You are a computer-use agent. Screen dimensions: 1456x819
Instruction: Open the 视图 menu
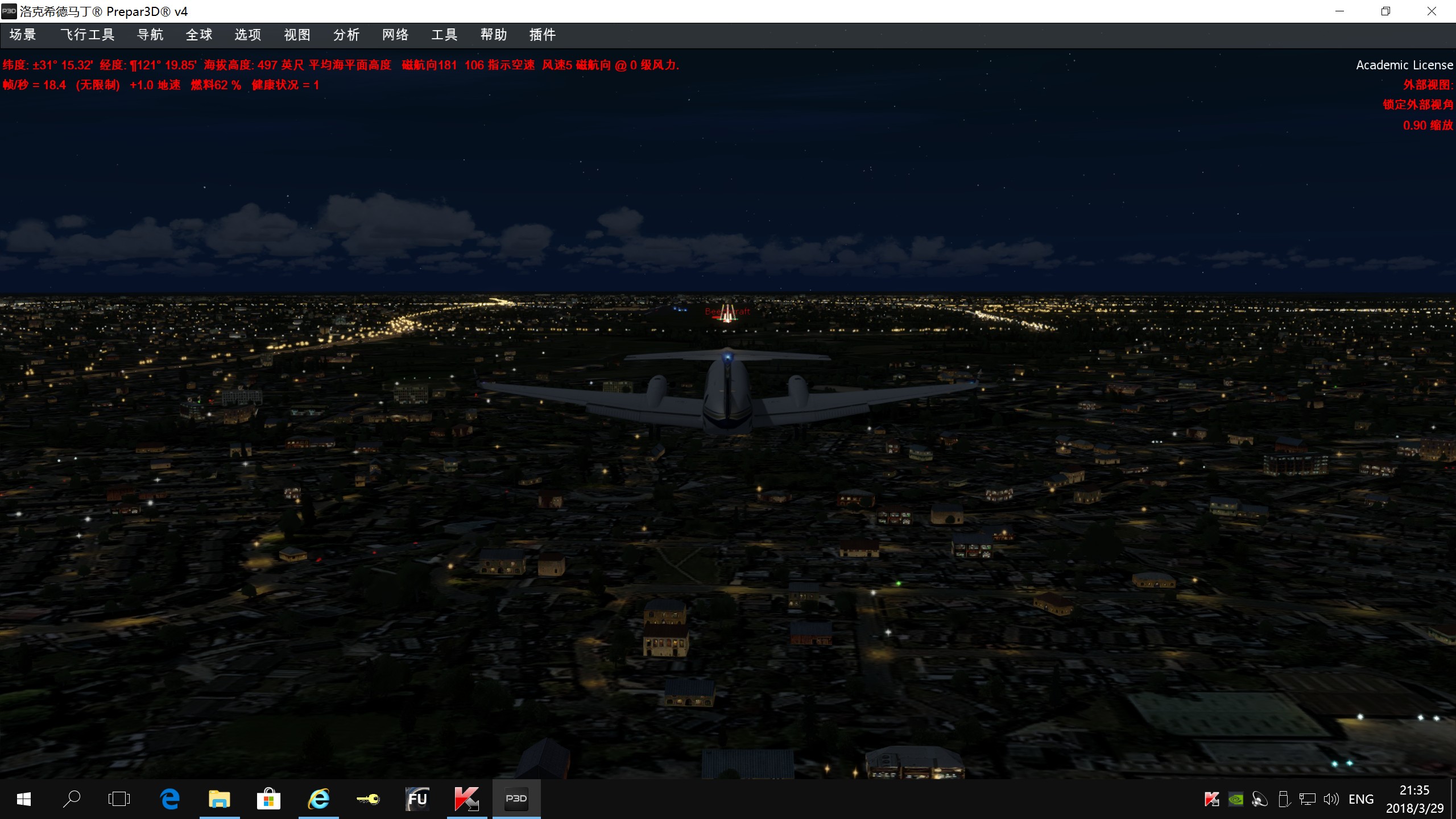297,35
